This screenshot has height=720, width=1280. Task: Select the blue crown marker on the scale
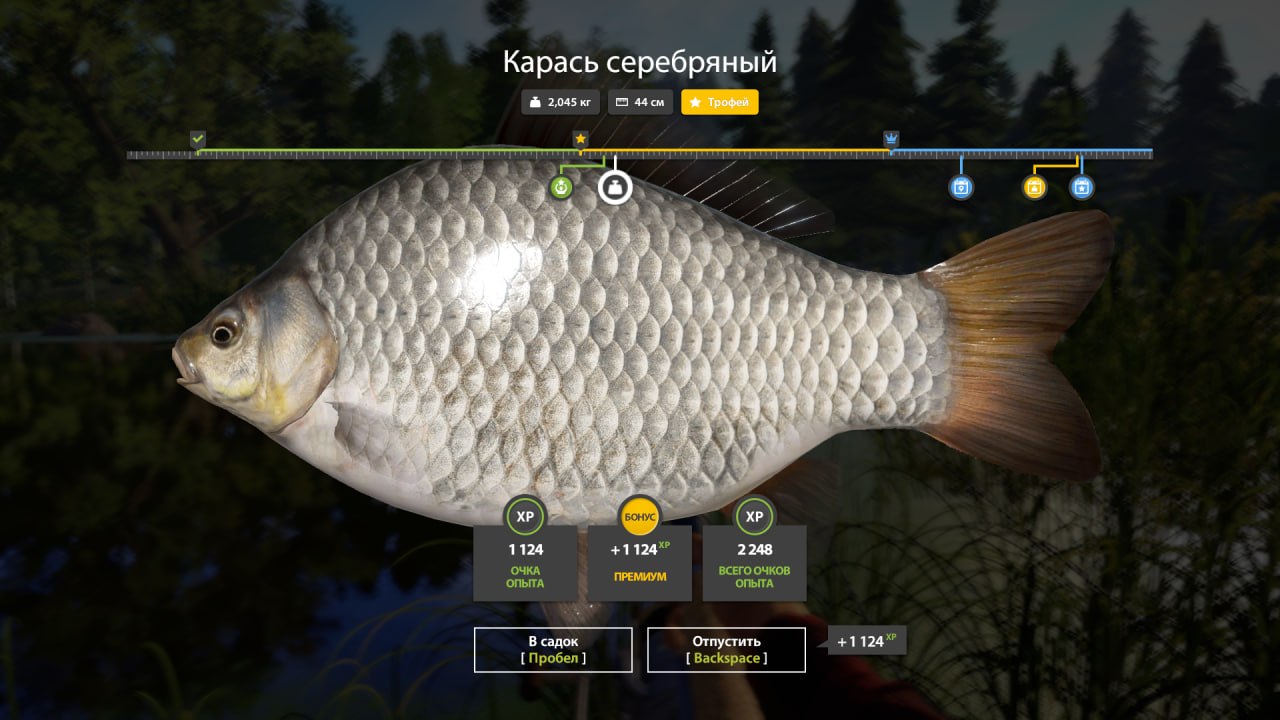click(889, 139)
